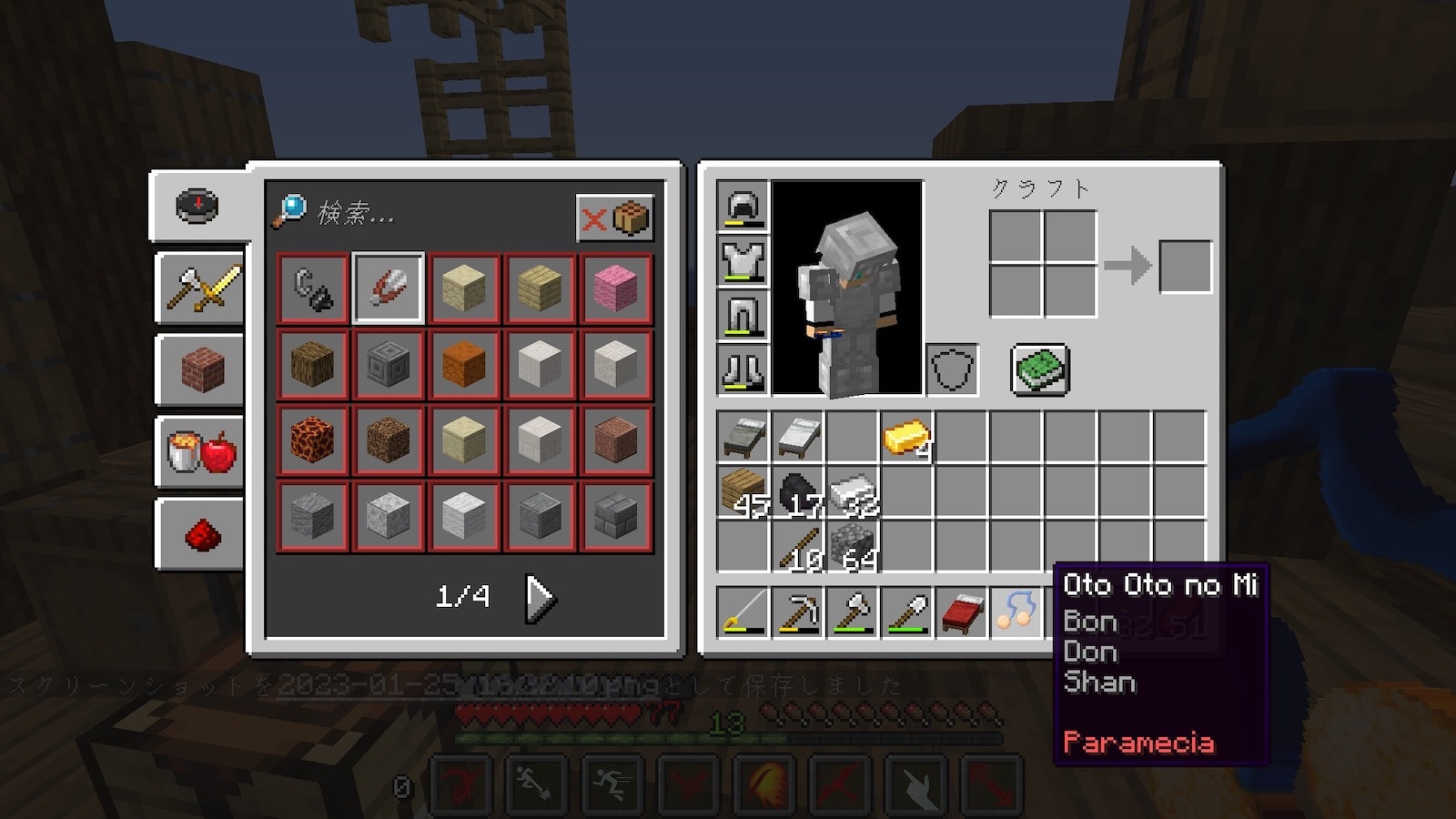The image size is (1456, 819).
Task: Switch to the lava bucket and apple tab
Action: pyautogui.click(x=202, y=451)
